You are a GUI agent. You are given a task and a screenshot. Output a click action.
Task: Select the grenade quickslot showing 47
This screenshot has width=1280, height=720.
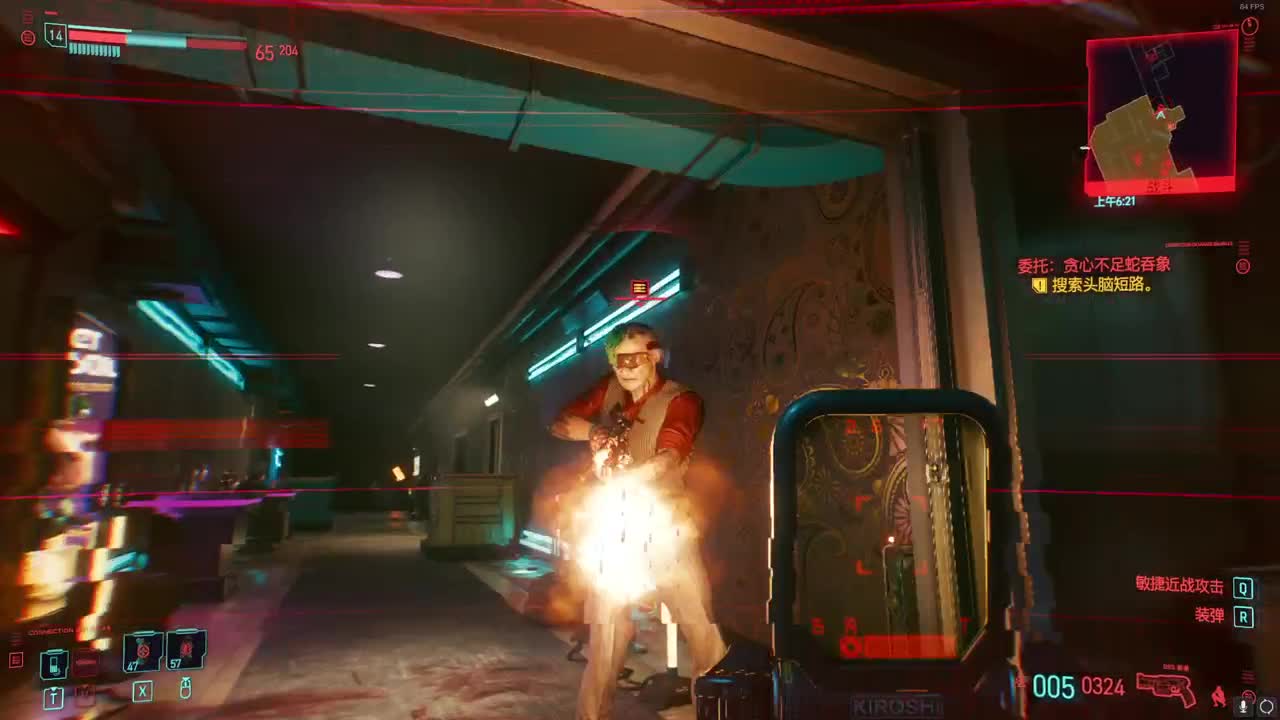tap(142, 650)
